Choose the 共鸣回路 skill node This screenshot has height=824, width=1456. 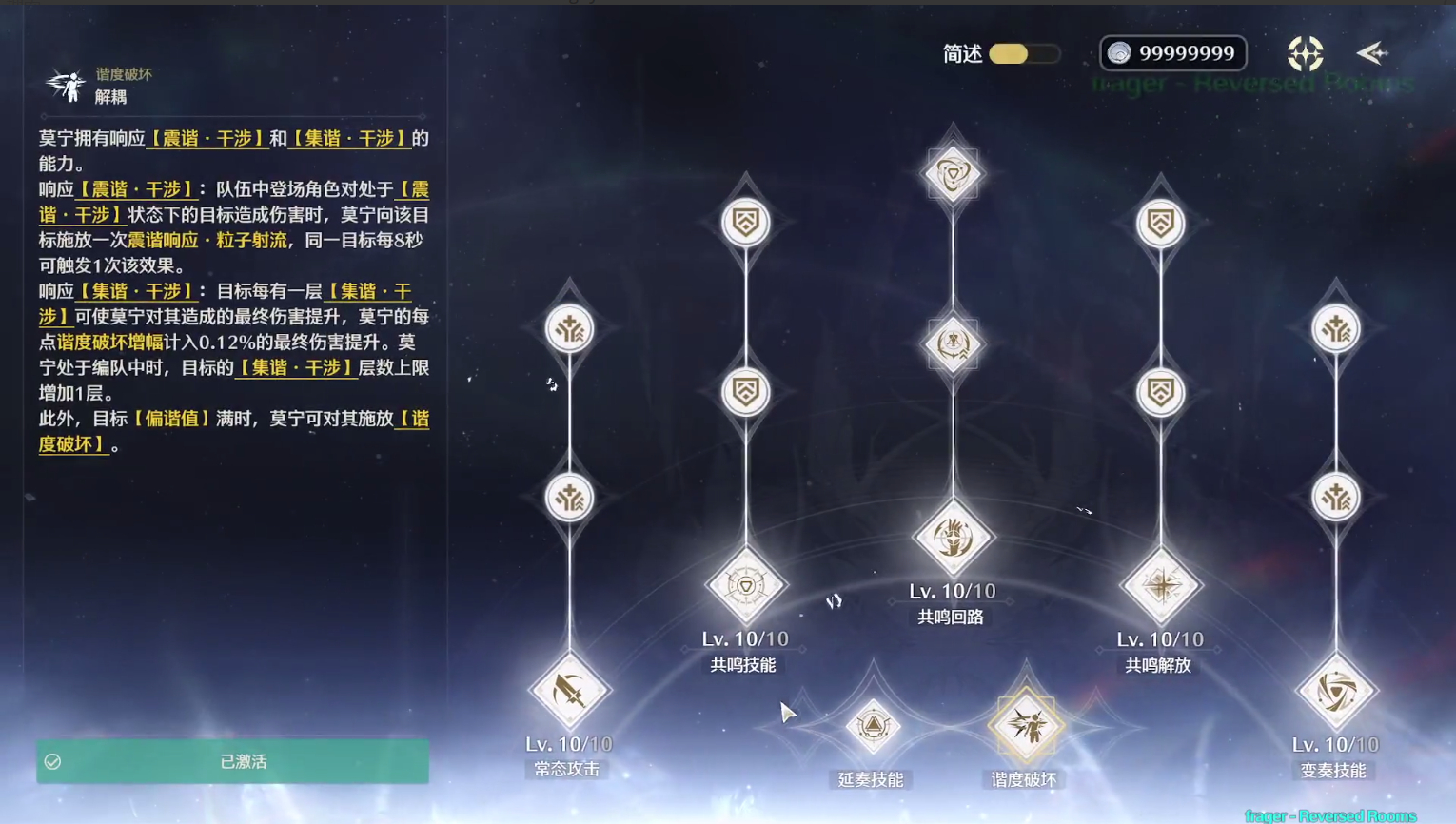952,538
